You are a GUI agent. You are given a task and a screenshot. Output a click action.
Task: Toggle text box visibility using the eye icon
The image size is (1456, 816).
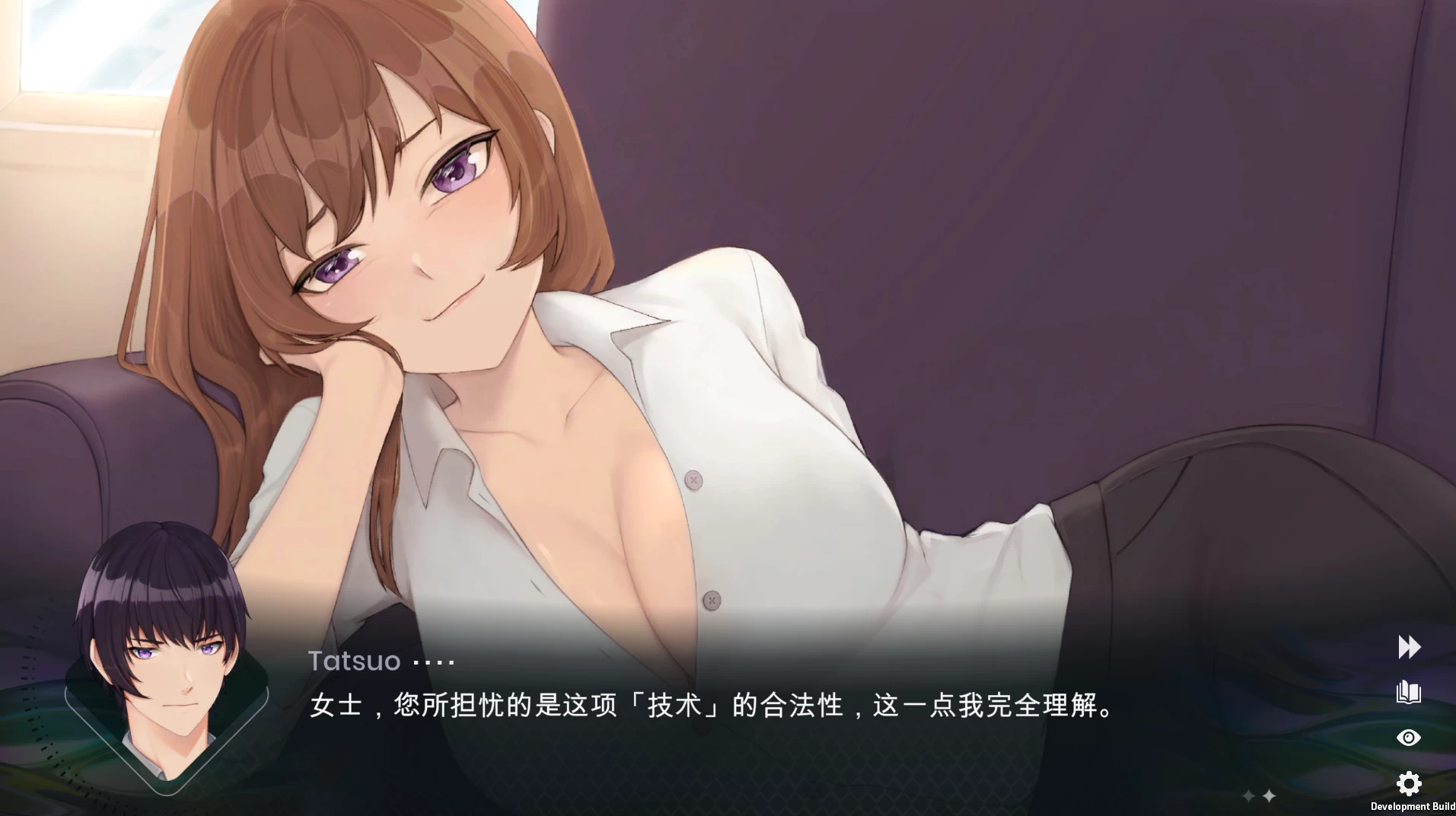pos(1408,737)
